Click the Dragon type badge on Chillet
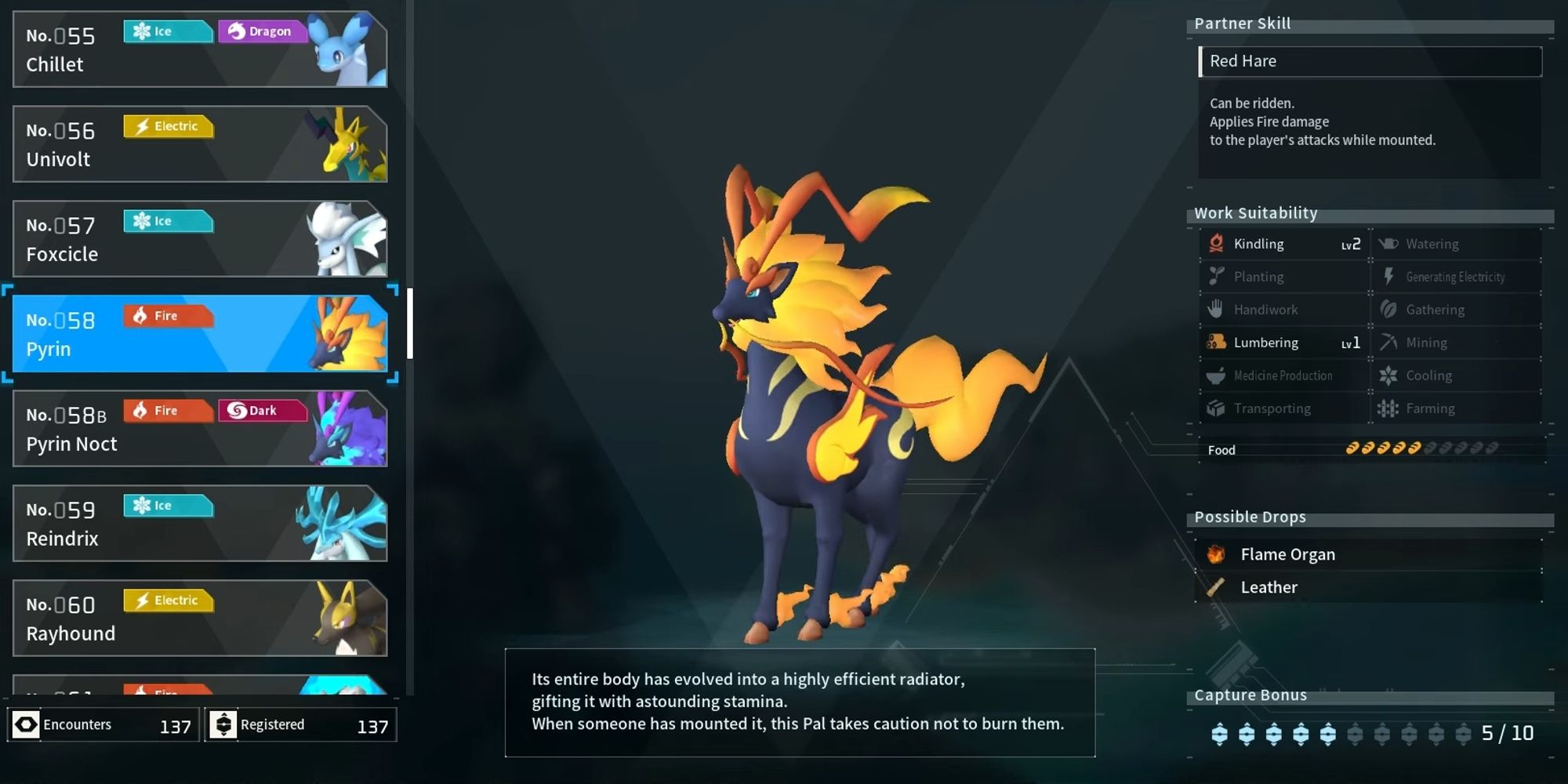 [263, 31]
